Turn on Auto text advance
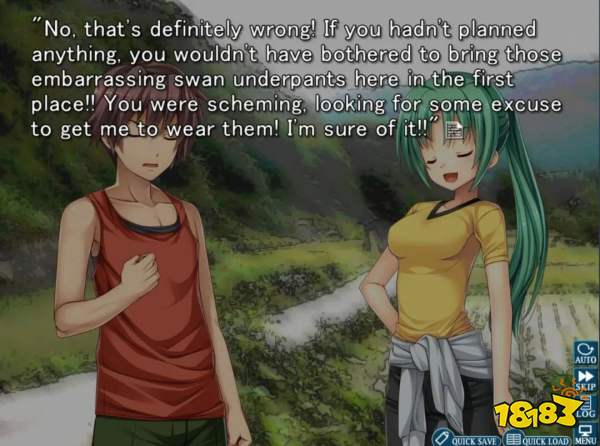 pyautogui.click(x=583, y=355)
